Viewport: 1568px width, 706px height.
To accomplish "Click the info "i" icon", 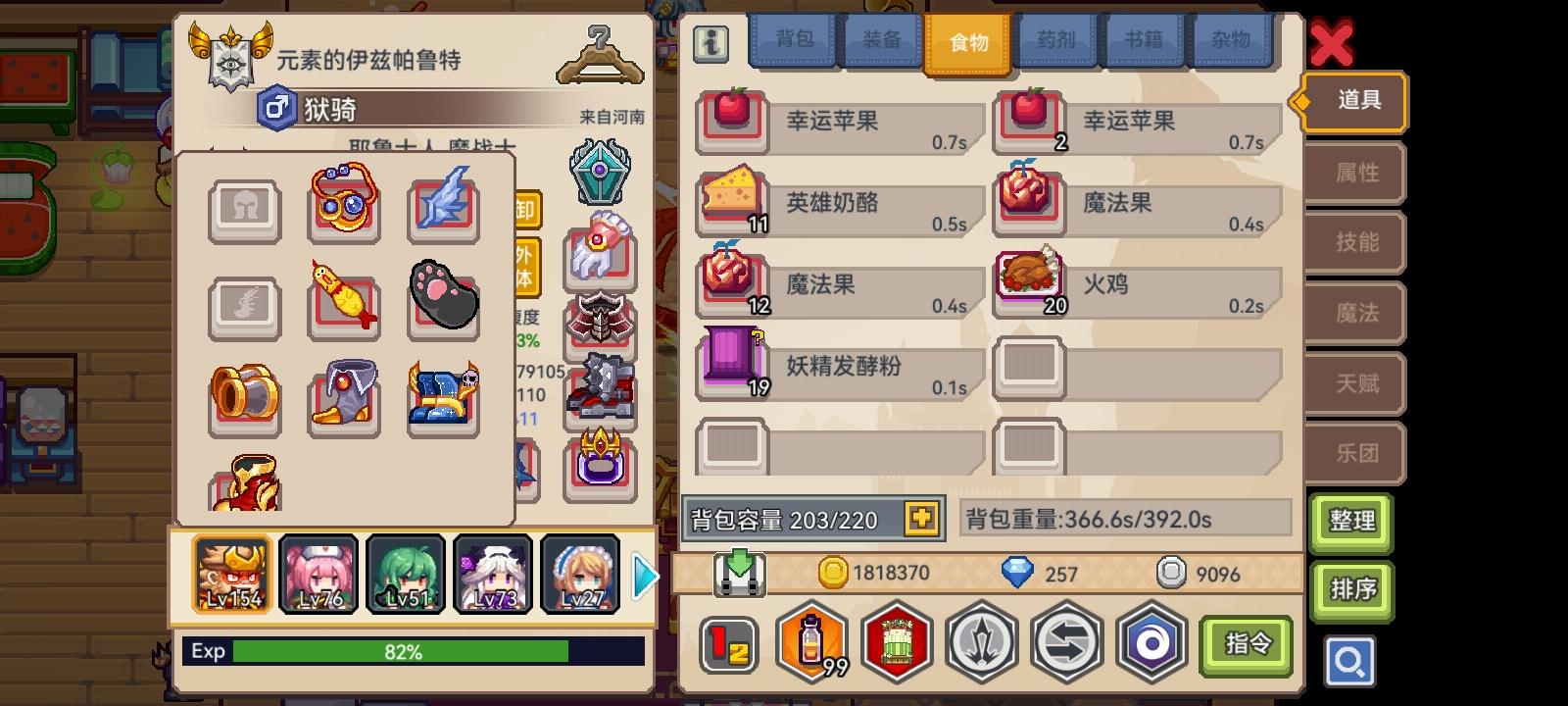I will 712,43.
